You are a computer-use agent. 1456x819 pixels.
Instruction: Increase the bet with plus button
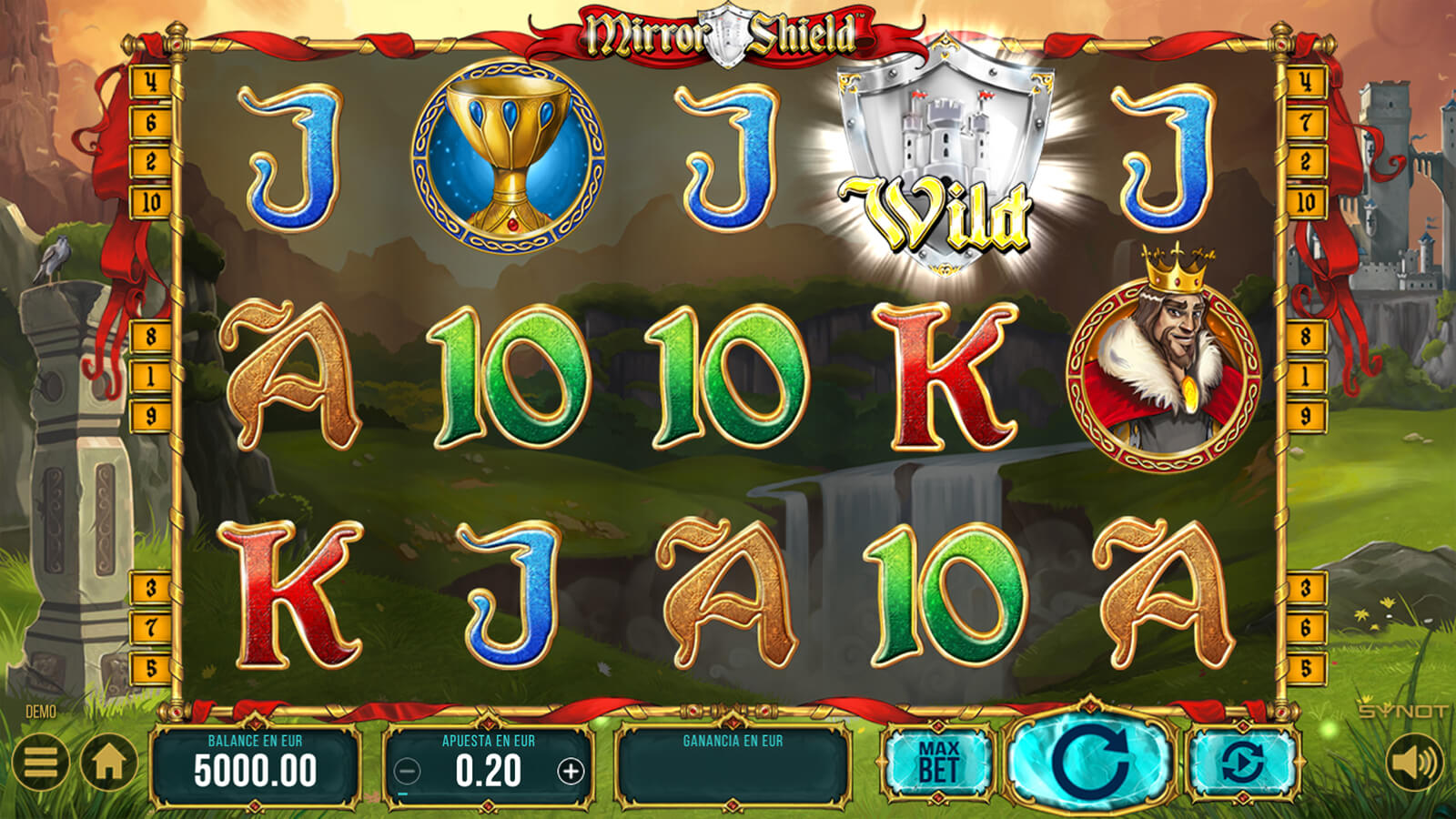coord(571,772)
